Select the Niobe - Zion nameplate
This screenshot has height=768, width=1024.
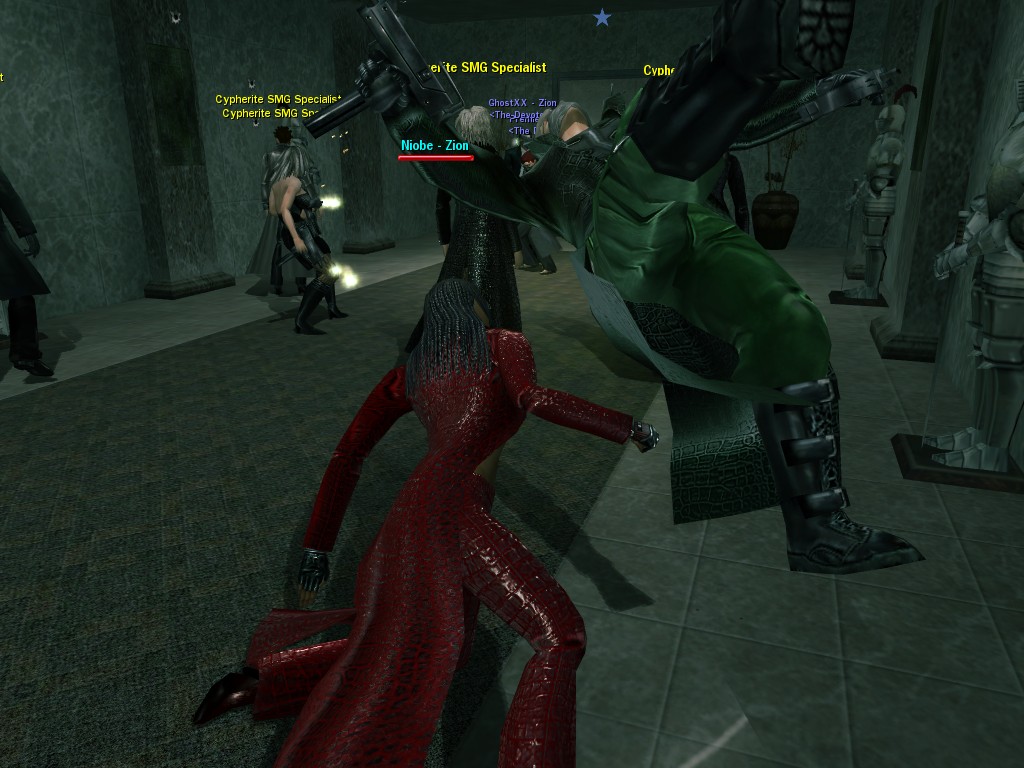coord(435,146)
